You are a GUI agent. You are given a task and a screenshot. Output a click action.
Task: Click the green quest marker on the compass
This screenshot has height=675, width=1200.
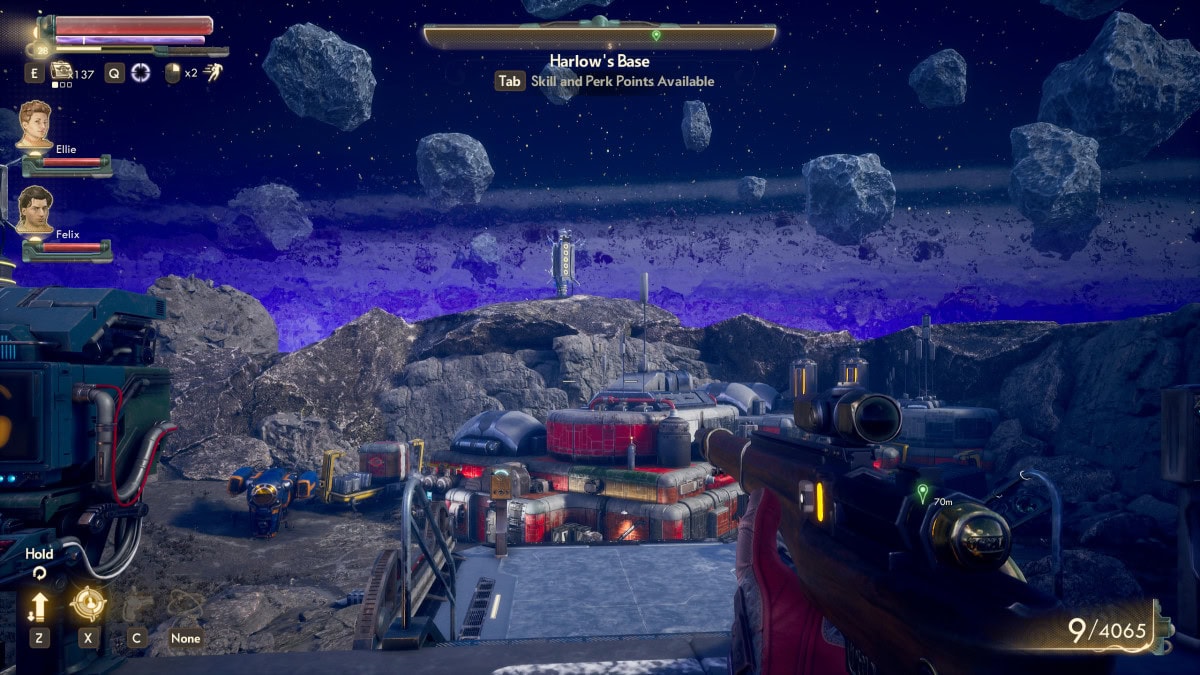[x=656, y=35]
